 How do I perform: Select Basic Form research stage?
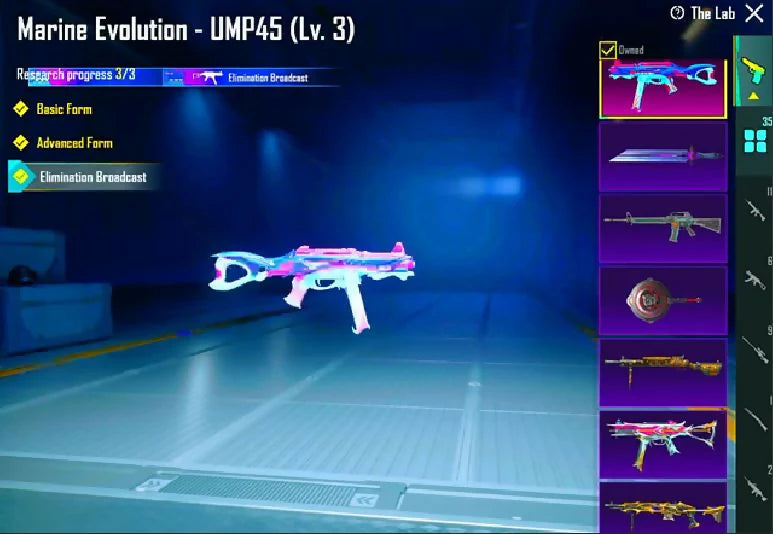tap(63, 109)
